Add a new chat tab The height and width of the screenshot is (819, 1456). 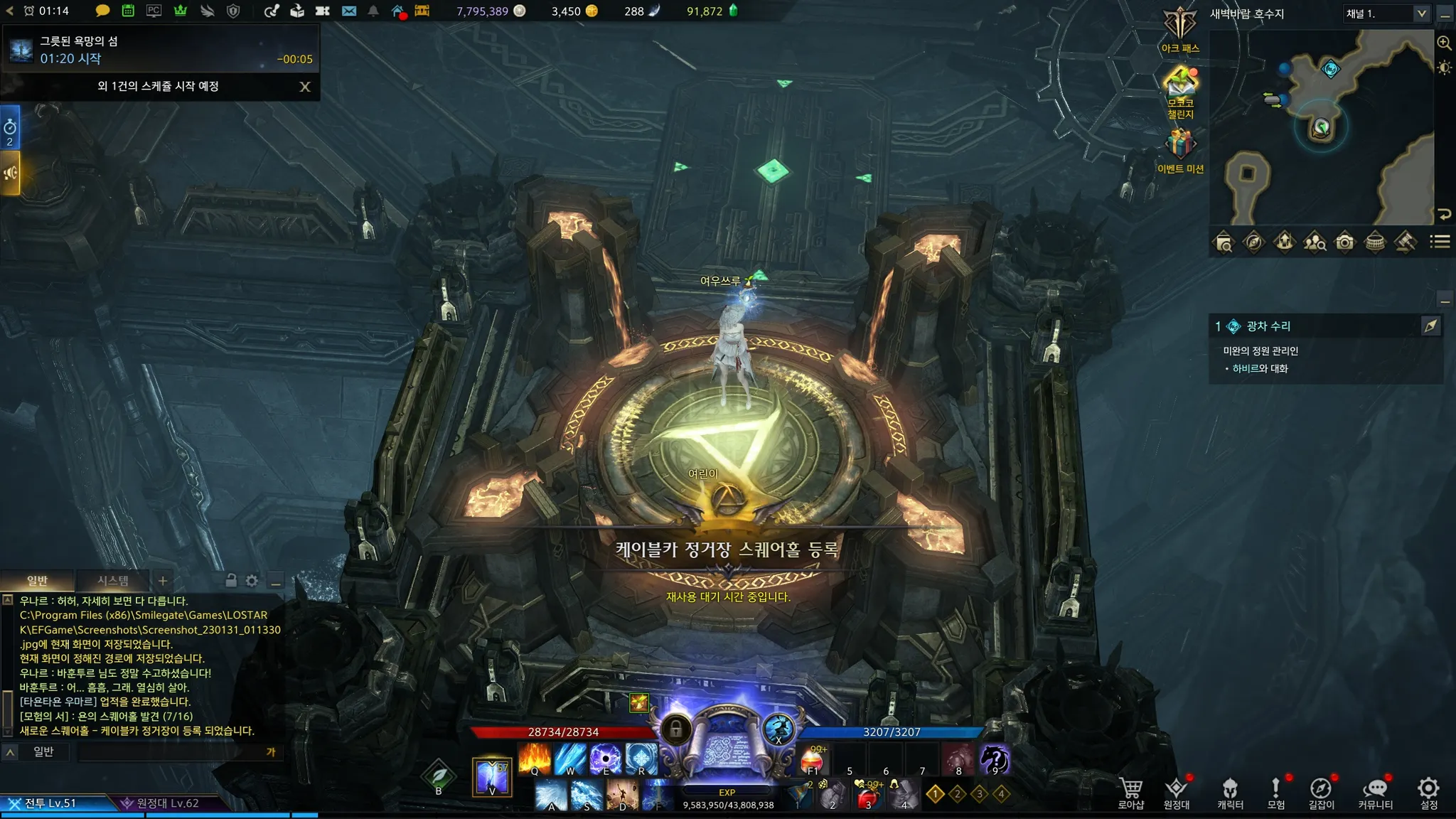click(163, 581)
